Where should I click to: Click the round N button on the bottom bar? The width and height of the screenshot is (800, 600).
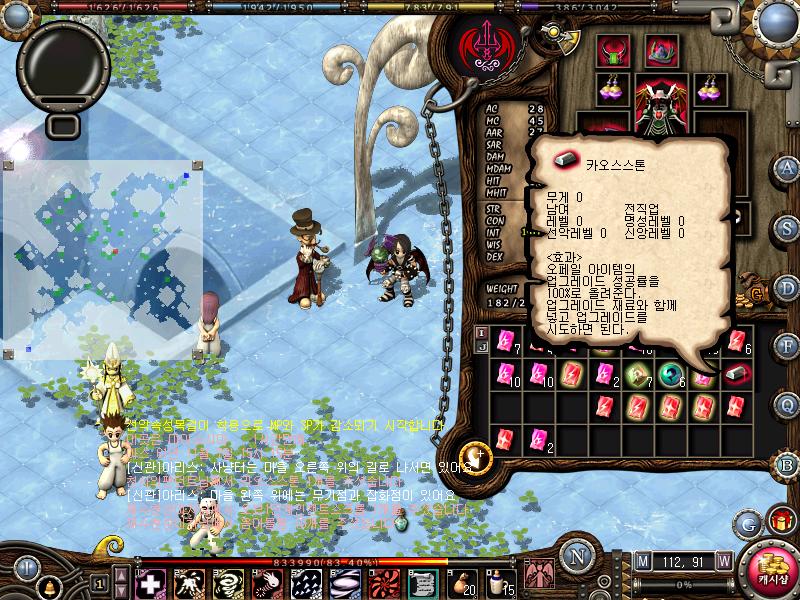pos(577,555)
